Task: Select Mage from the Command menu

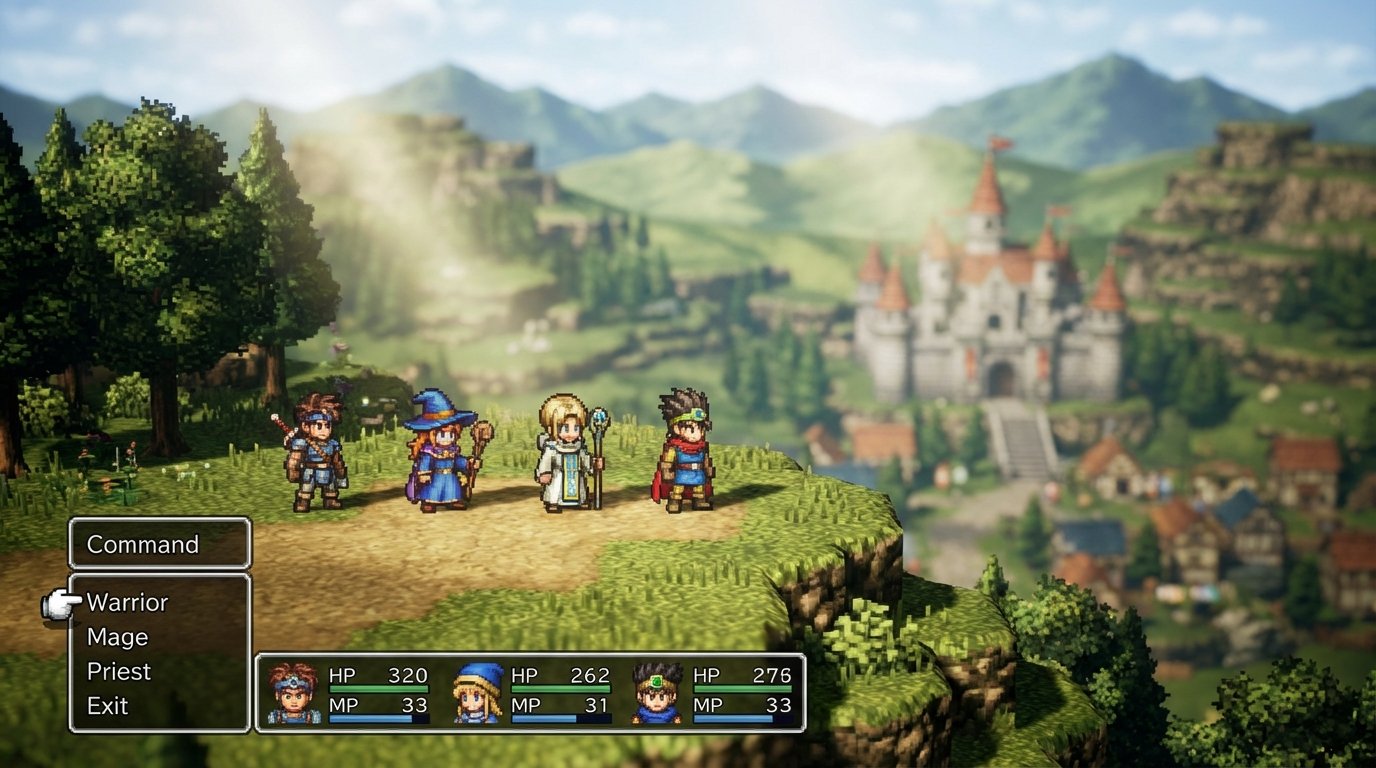Action: click(117, 636)
